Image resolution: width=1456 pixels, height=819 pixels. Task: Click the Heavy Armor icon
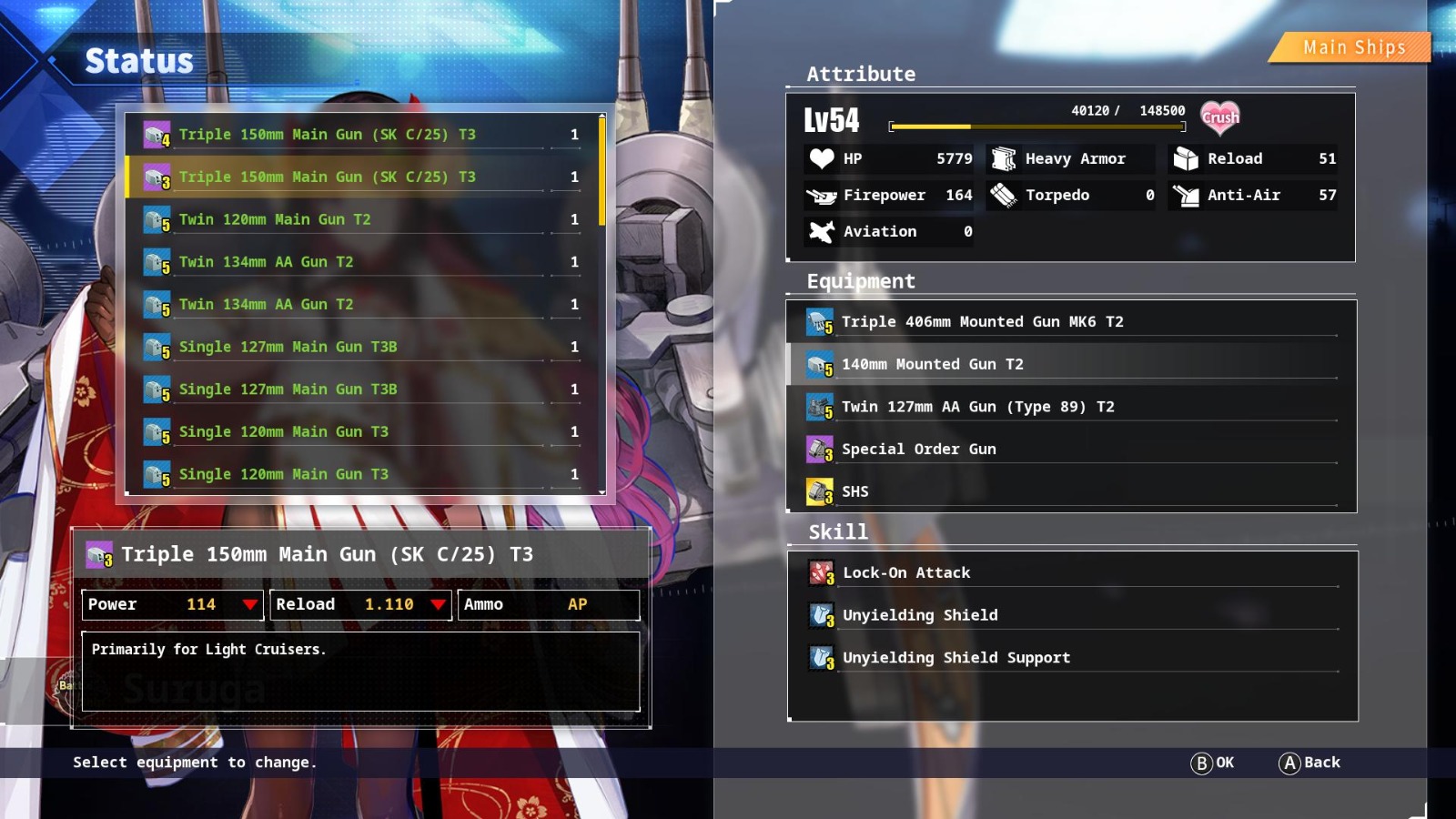click(x=1002, y=158)
